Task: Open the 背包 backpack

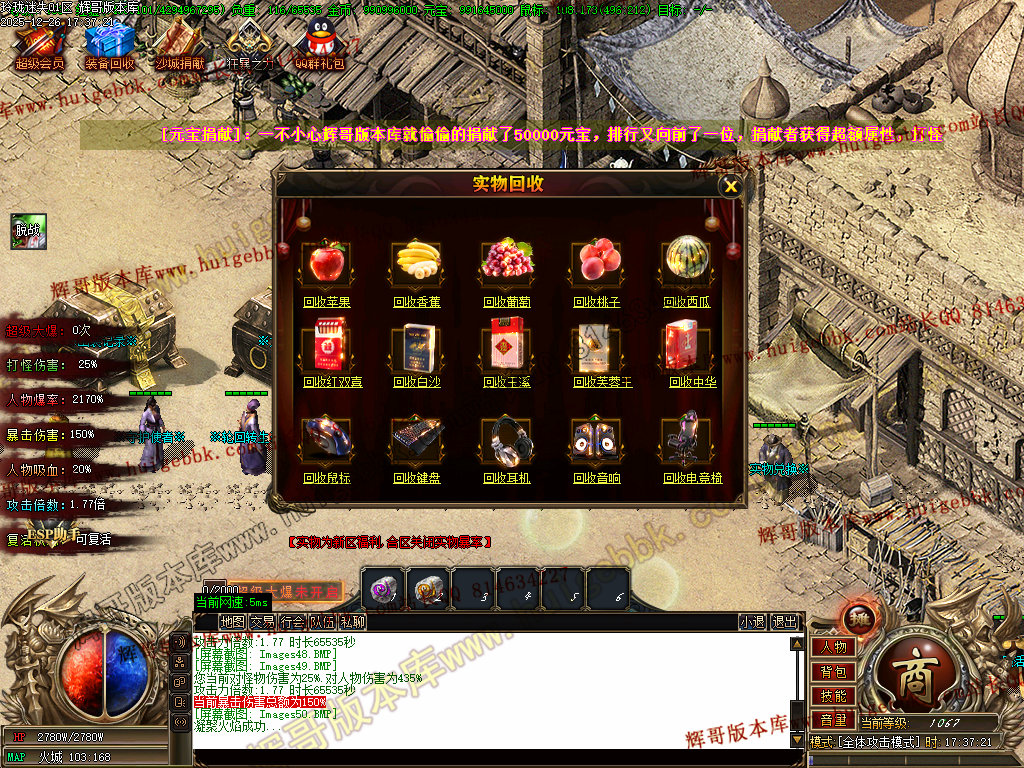Action: tap(833, 671)
